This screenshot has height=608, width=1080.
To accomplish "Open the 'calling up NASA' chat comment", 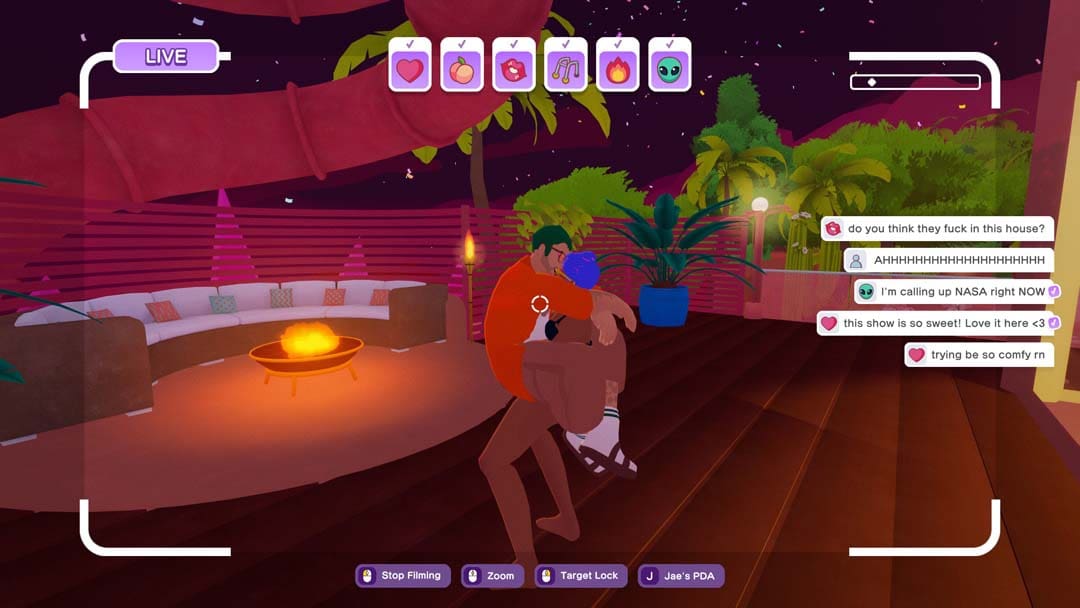I will (957, 292).
